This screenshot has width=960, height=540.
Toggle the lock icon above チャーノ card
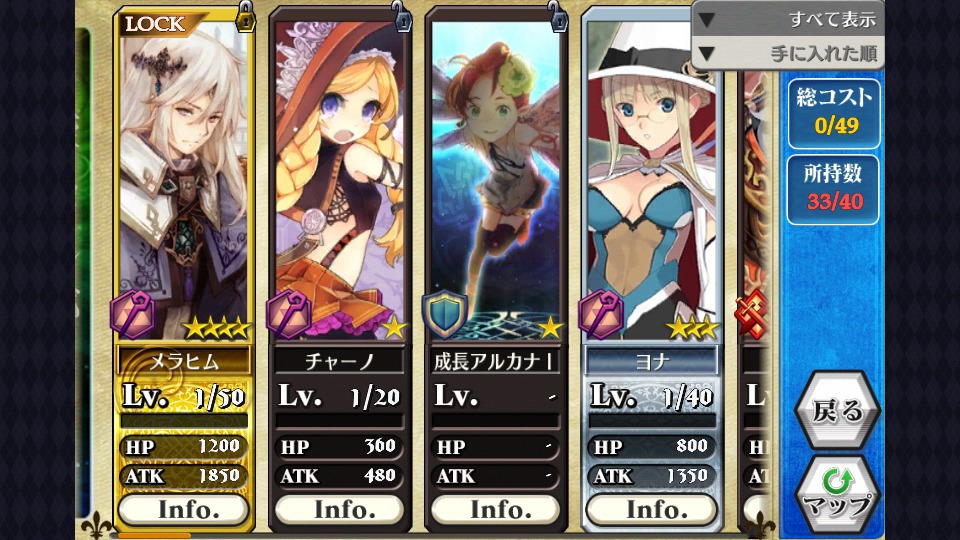click(x=400, y=16)
